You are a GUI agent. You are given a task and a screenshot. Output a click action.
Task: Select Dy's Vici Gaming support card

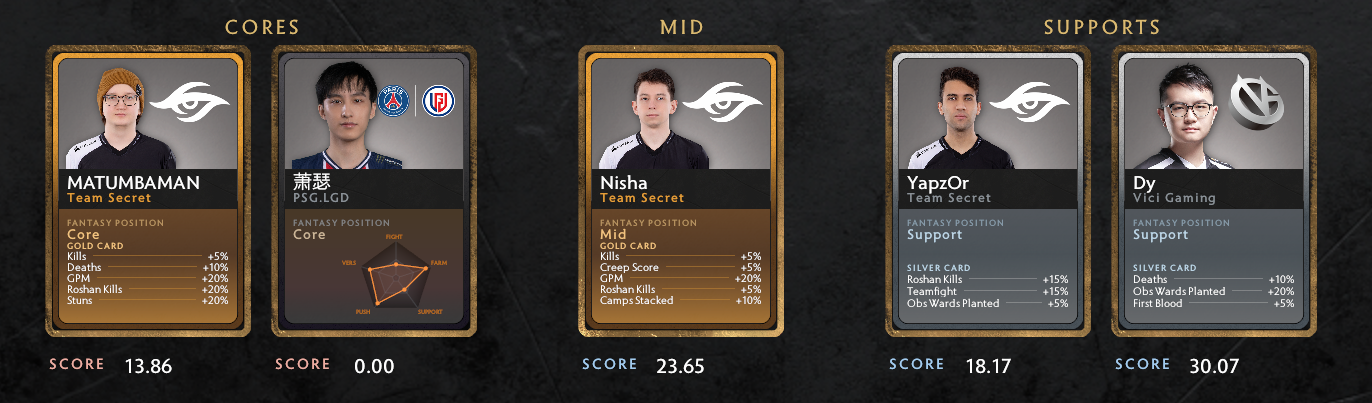[x=1213, y=190]
